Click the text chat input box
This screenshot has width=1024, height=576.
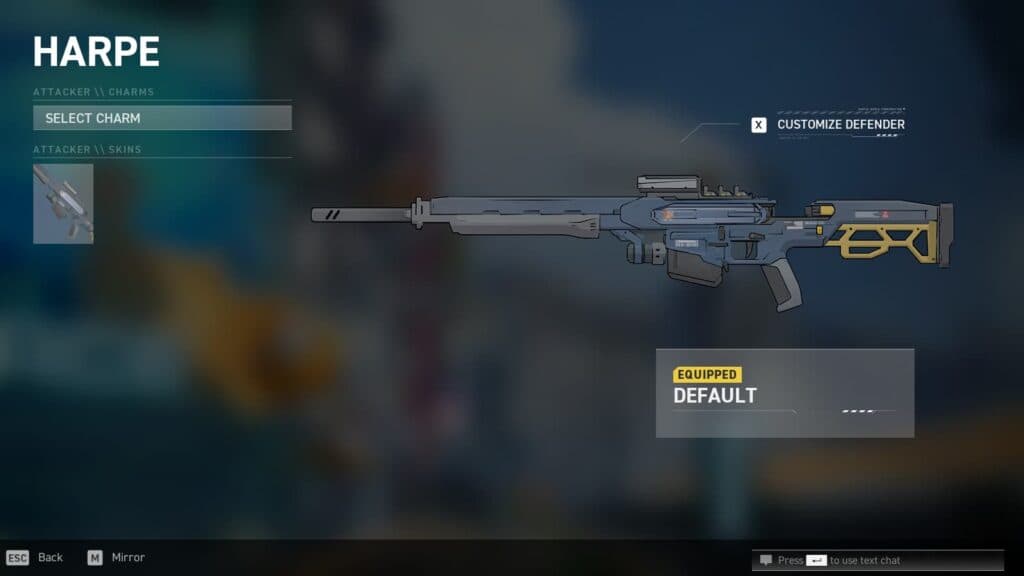[851, 560]
